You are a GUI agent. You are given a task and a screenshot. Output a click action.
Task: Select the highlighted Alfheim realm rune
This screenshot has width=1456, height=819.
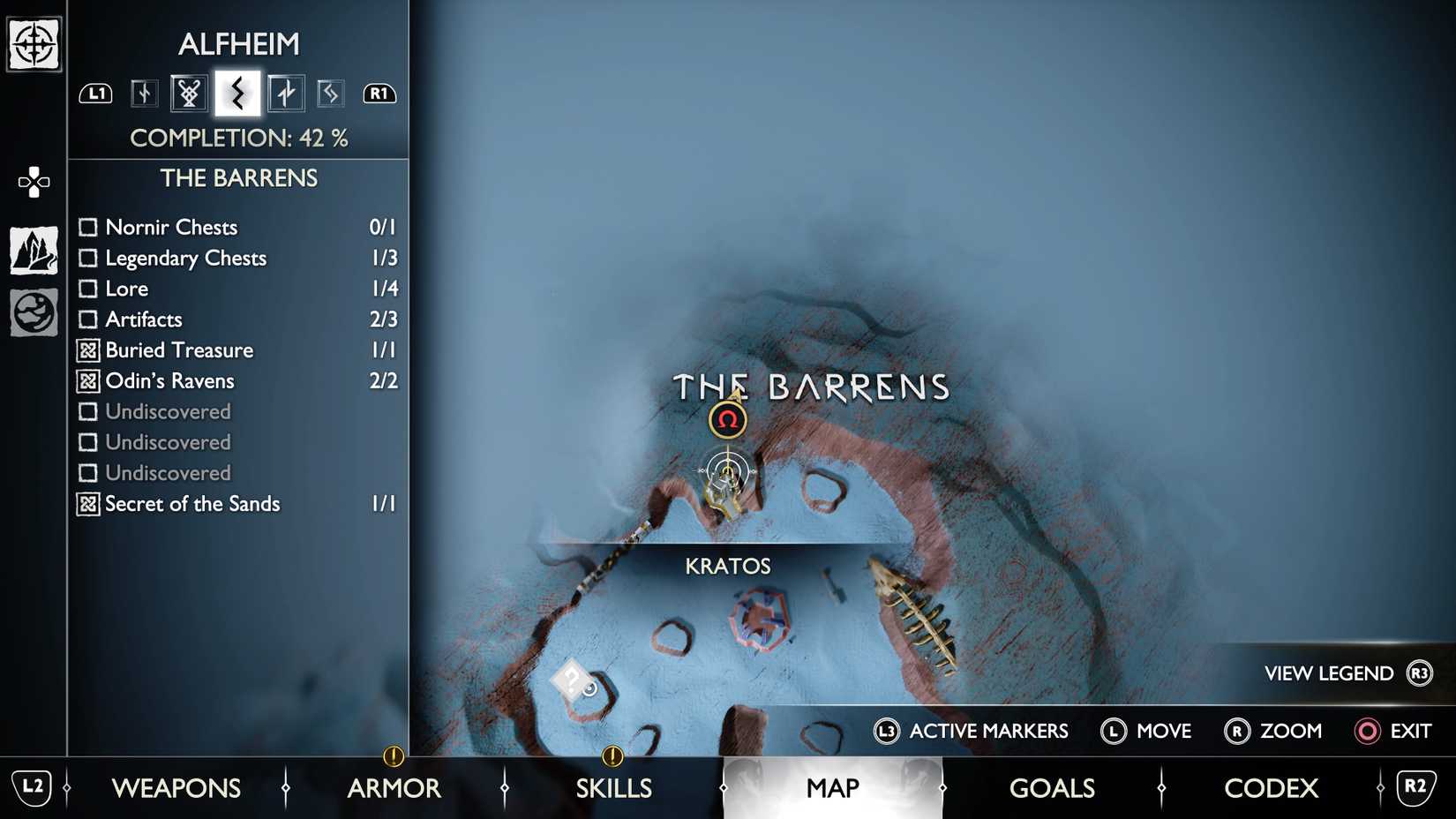(x=236, y=92)
